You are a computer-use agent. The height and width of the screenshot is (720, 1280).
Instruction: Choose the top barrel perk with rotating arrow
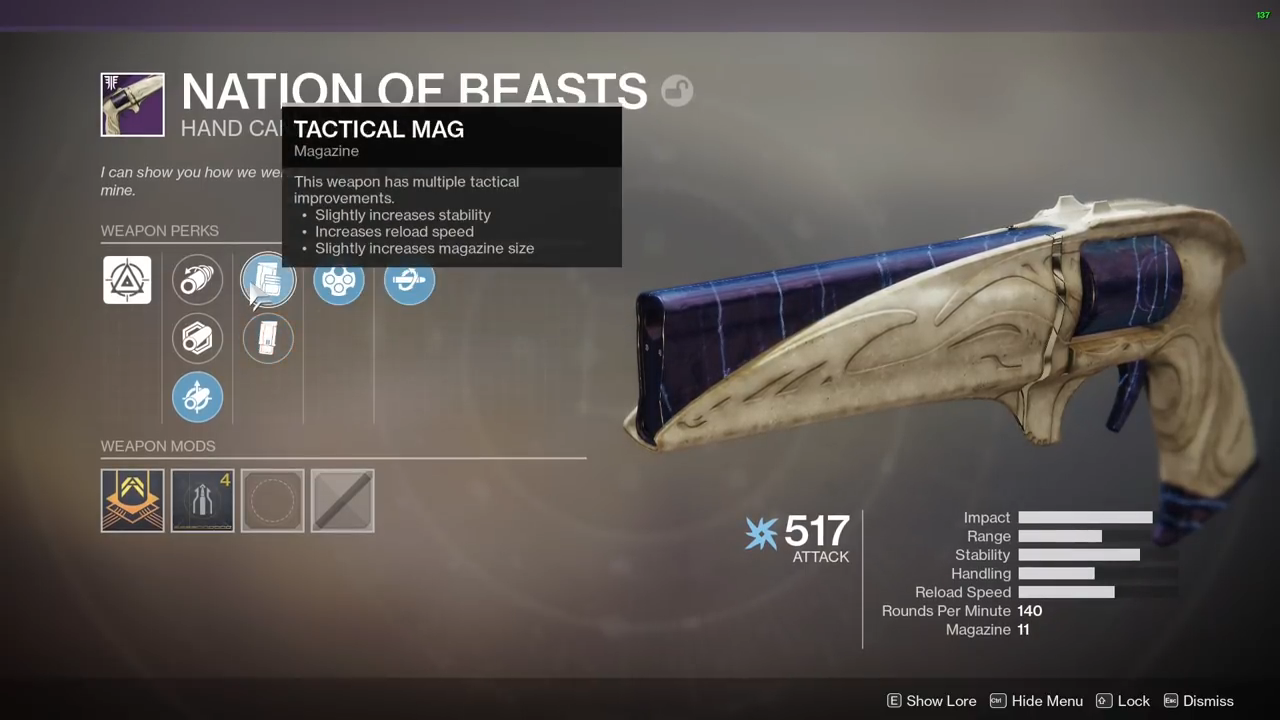pyautogui.click(x=197, y=280)
